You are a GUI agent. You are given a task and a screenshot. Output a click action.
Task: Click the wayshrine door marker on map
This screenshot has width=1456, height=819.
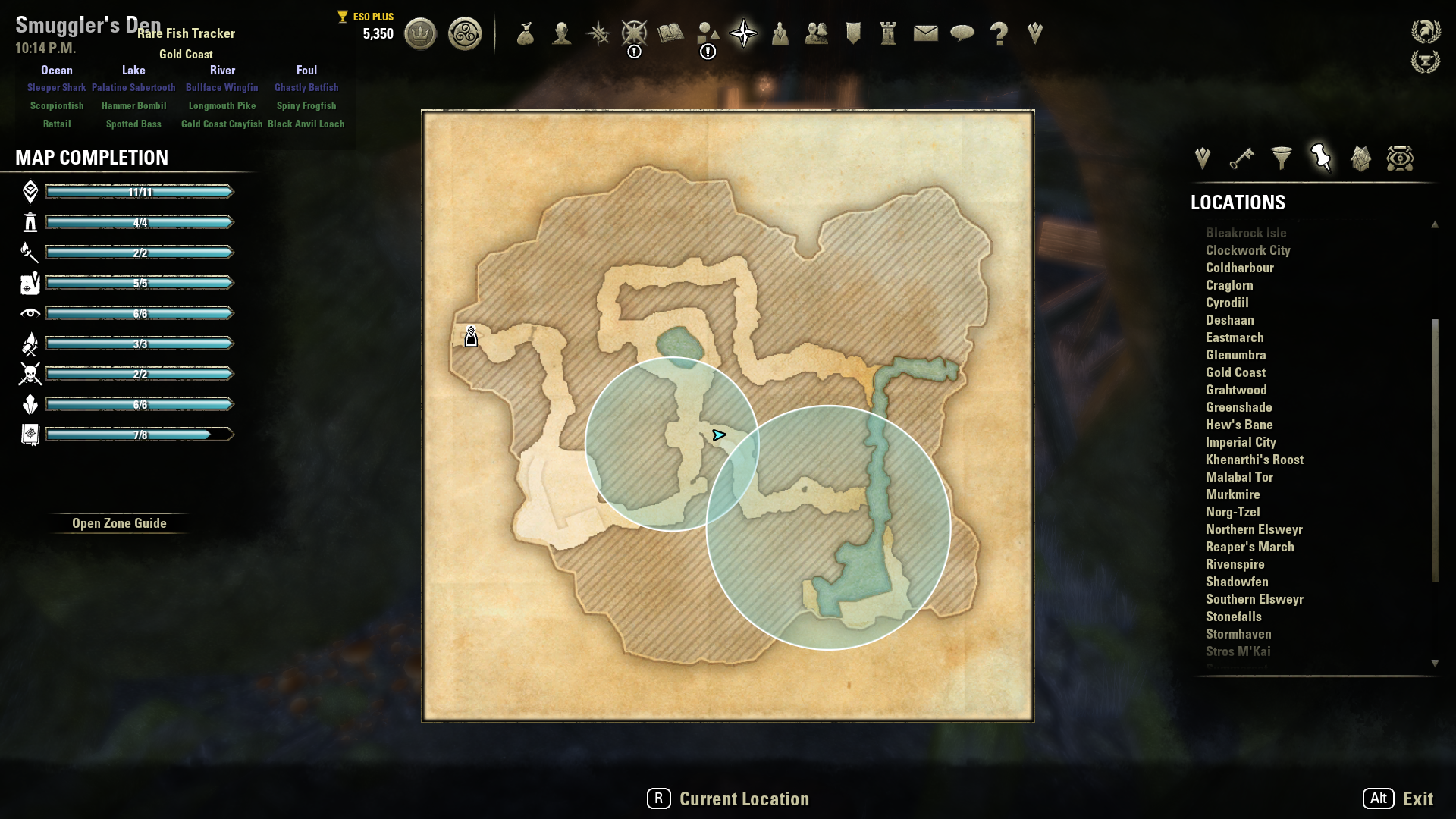(471, 337)
